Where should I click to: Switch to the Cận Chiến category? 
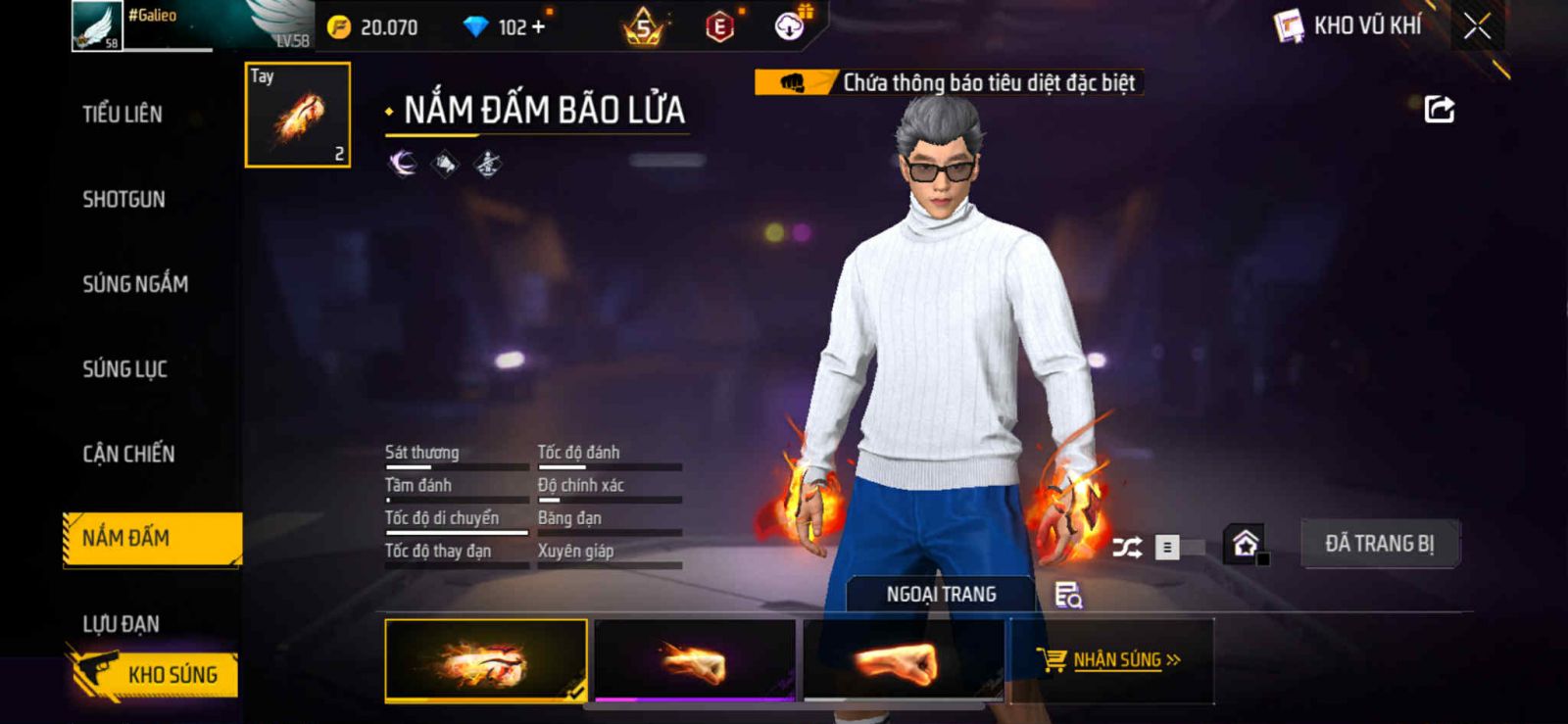pyautogui.click(x=128, y=455)
